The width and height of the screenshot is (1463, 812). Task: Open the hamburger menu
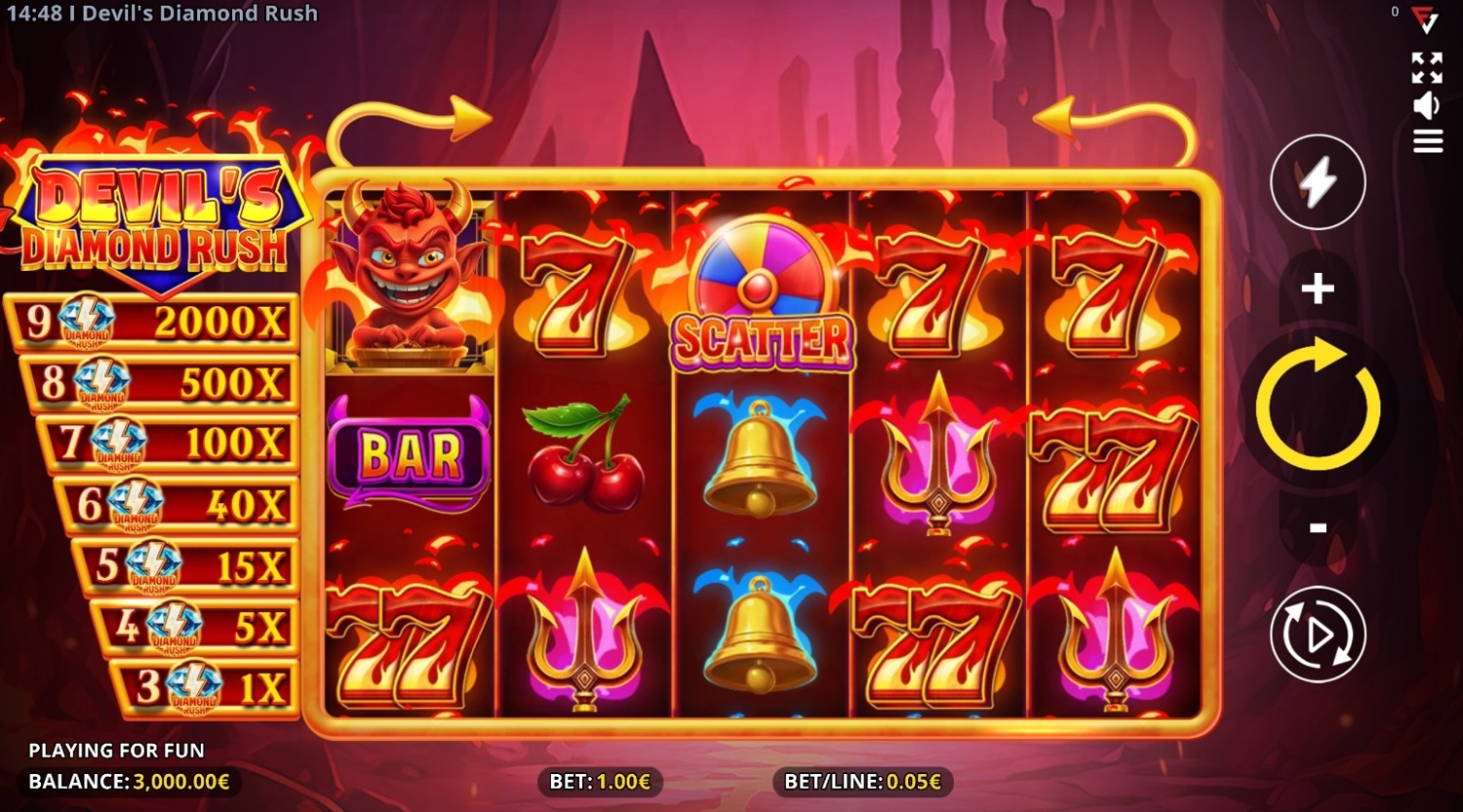coord(1427,142)
